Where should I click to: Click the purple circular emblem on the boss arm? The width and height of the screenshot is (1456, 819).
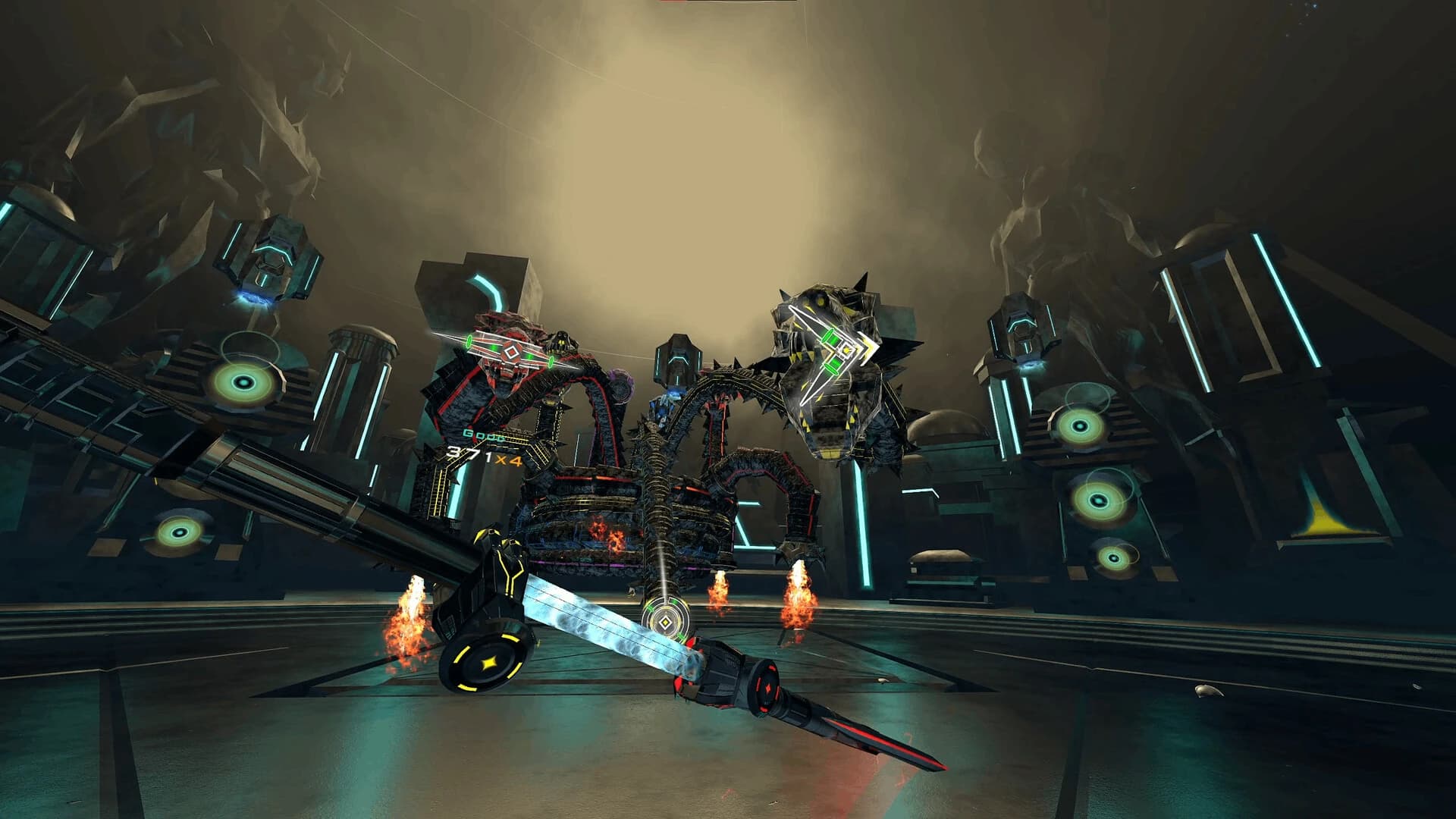[620, 387]
